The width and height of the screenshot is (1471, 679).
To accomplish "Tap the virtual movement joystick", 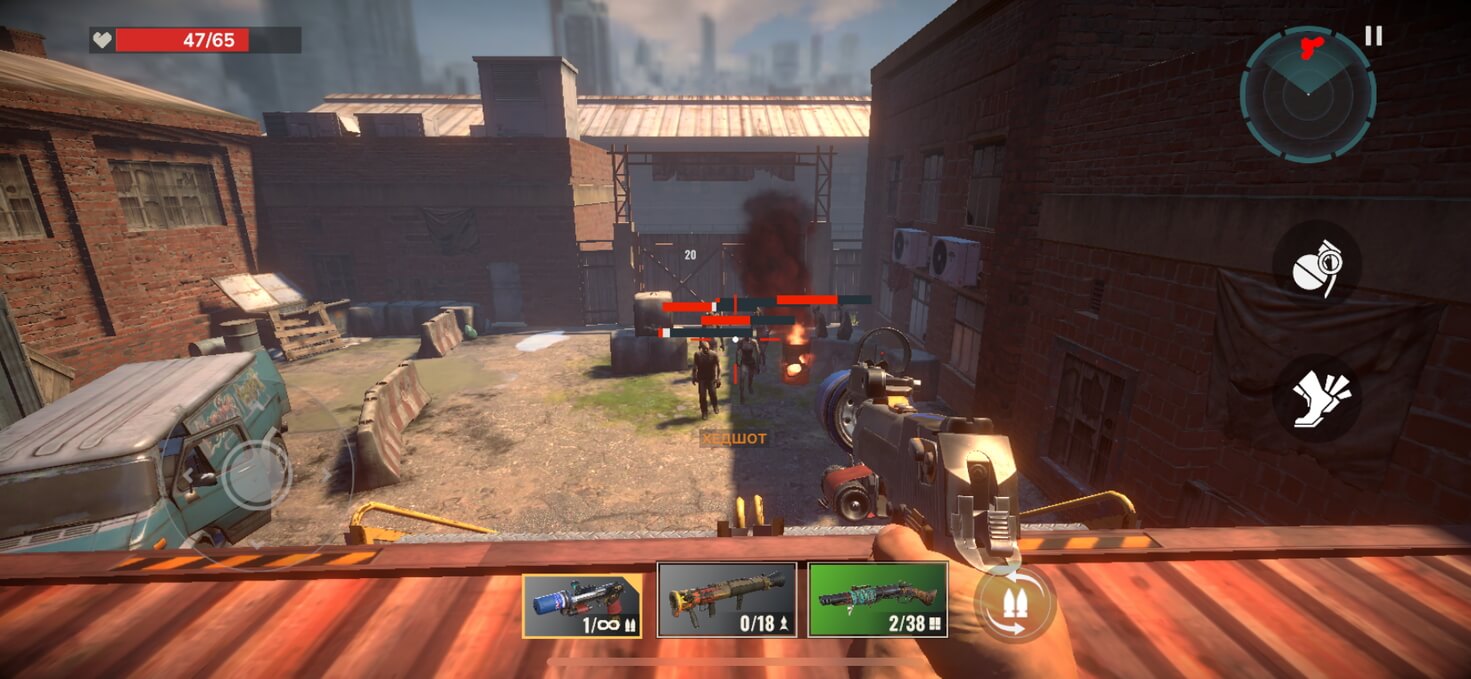I will pyautogui.click(x=257, y=475).
